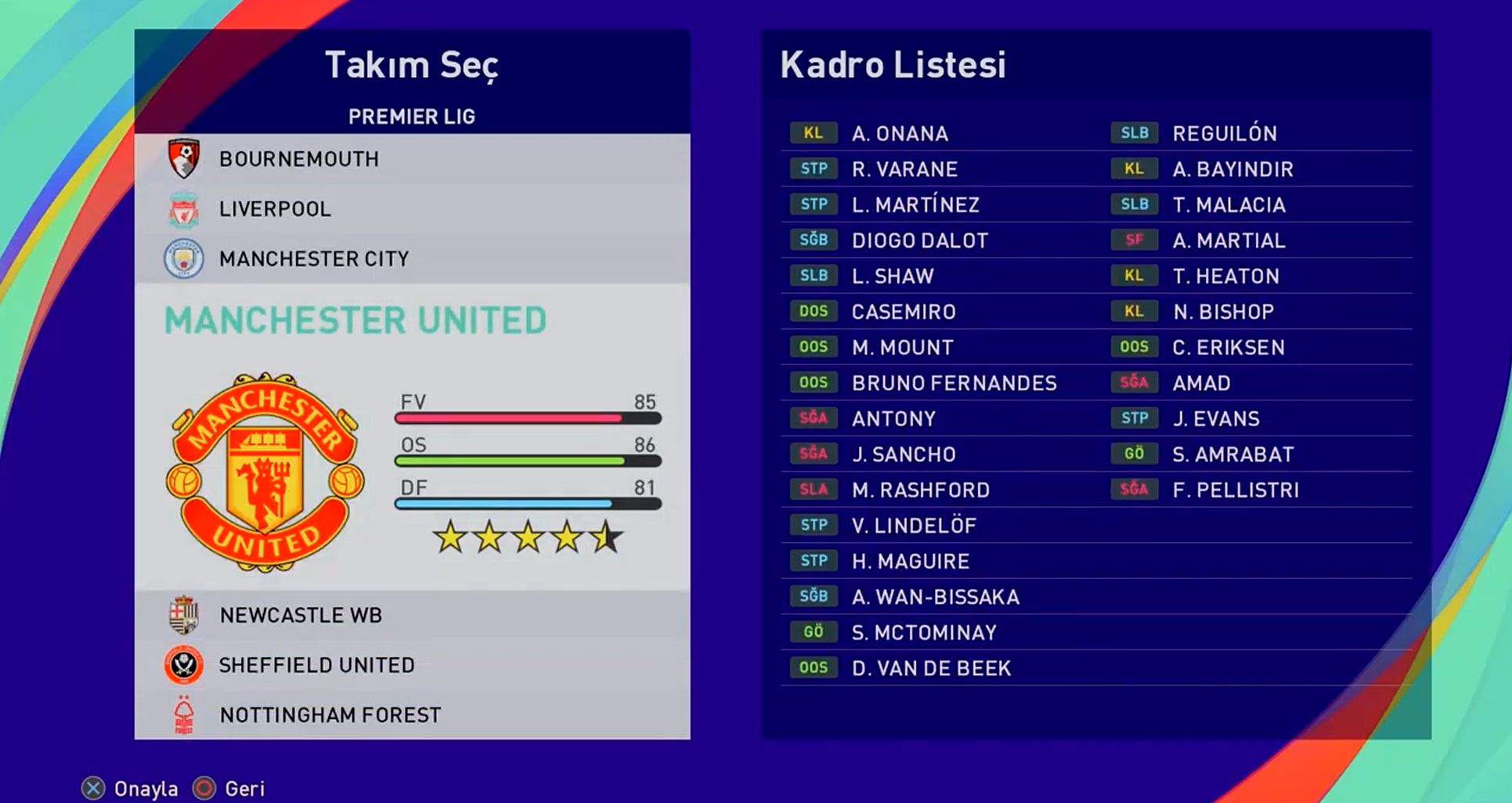The image size is (1512, 803).
Task: Click the Manchester United crest
Action: pyautogui.click(x=265, y=472)
